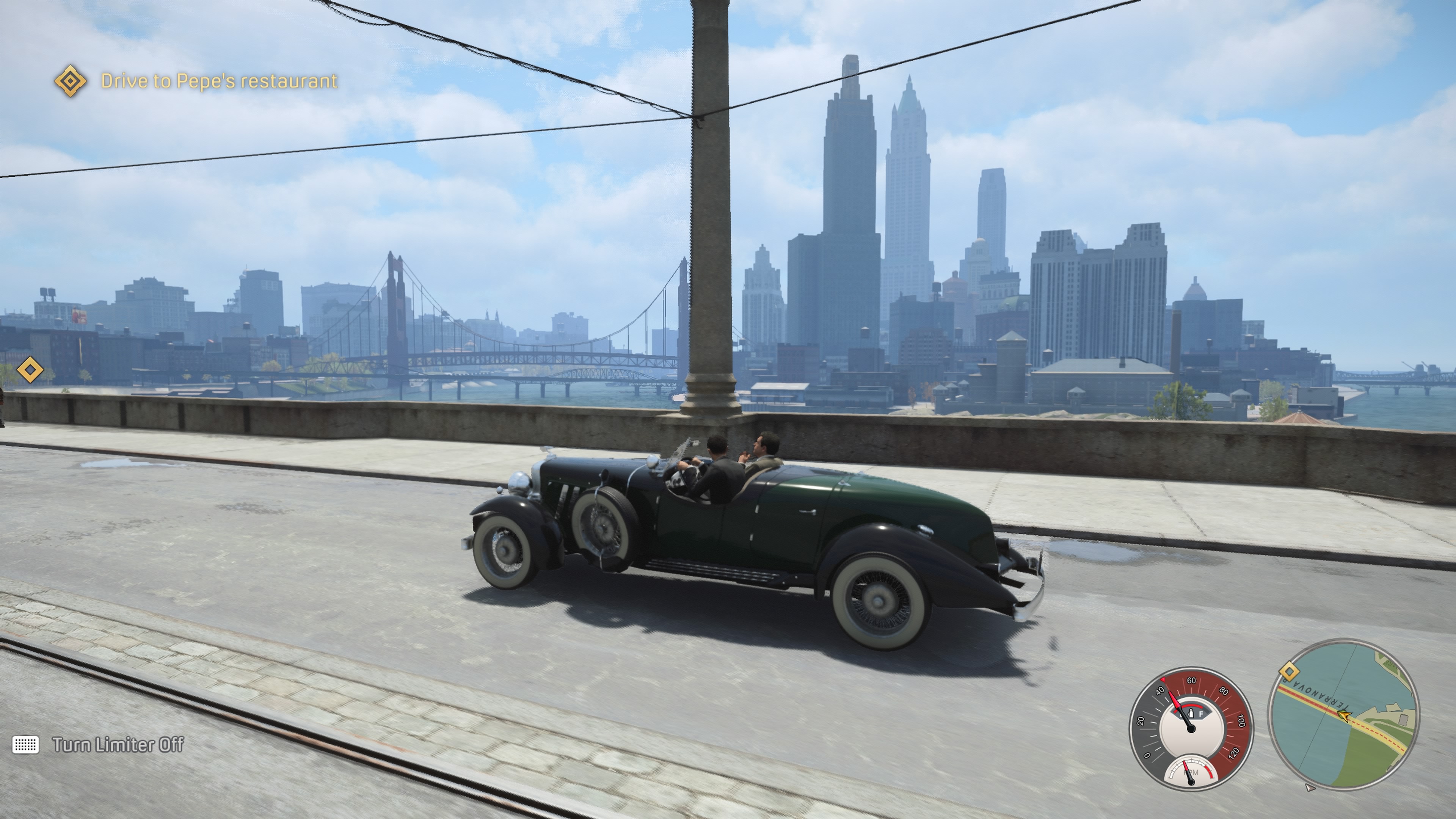Select the Drive to Pepe's restaurant objective

(x=219, y=81)
